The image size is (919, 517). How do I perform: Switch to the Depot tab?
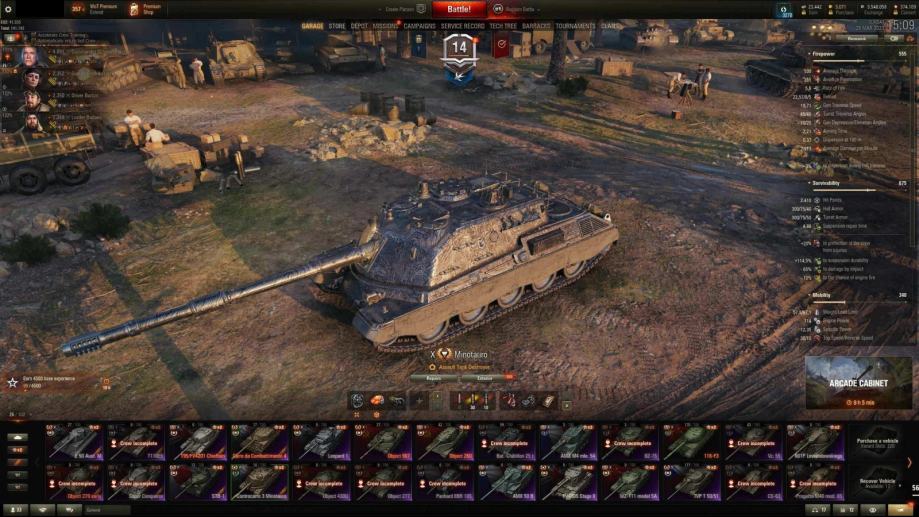pyautogui.click(x=359, y=26)
